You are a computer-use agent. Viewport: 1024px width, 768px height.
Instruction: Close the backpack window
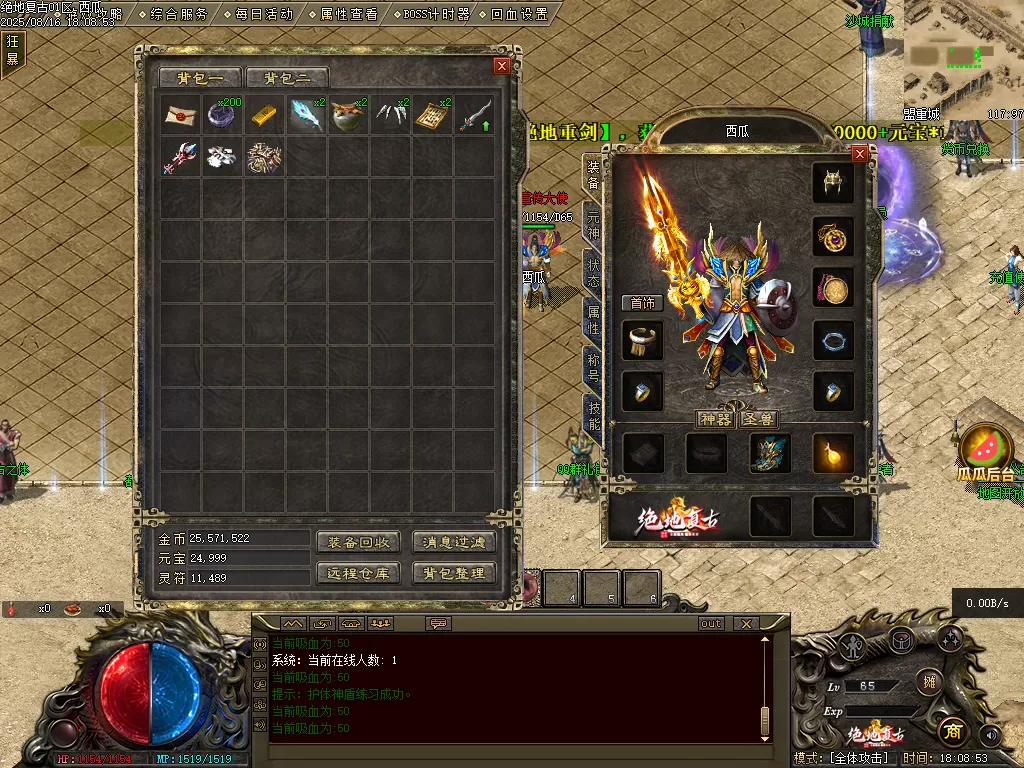pyautogui.click(x=502, y=66)
